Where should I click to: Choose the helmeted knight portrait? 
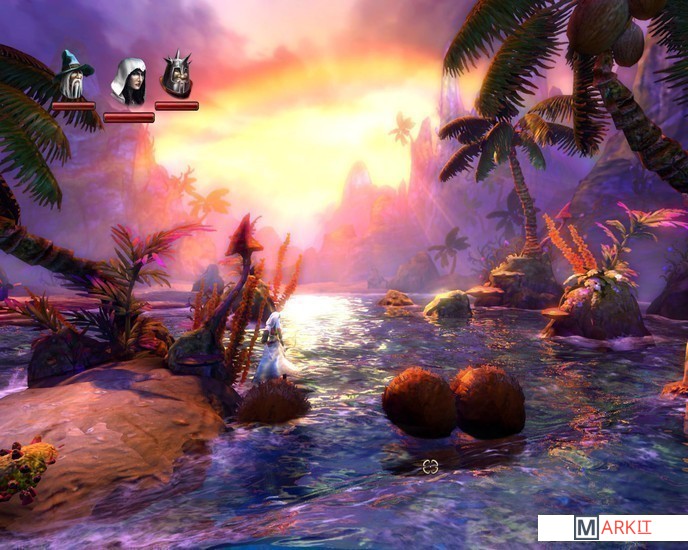click(177, 75)
